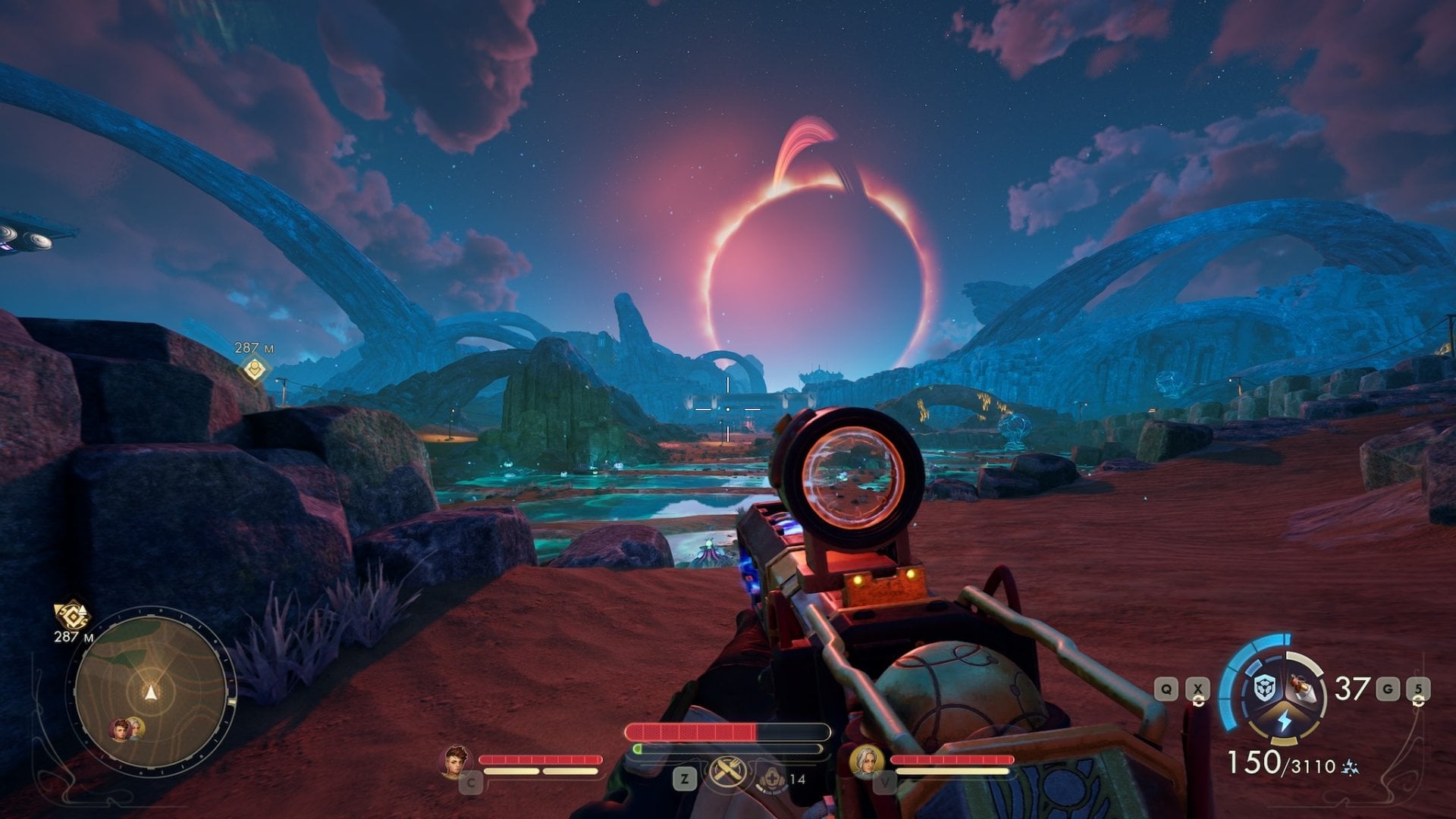Image resolution: width=1456 pixels, height=819 pixels.
Task: Toggle the 5 gadget cooldown prompt
Action: tap(1417, 689)
